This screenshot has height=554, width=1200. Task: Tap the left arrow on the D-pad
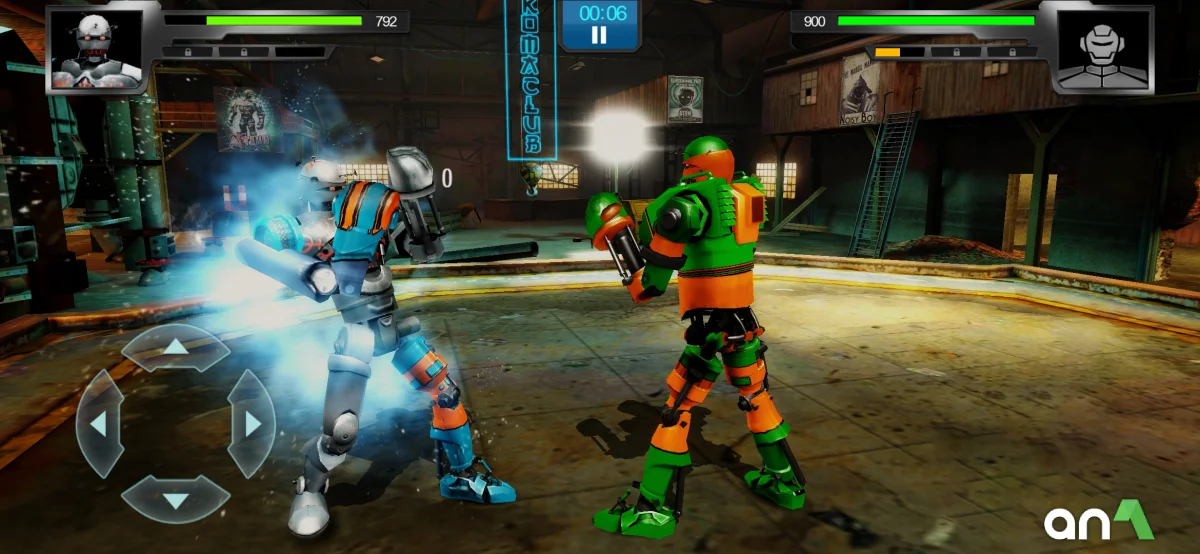pos(99,424)
